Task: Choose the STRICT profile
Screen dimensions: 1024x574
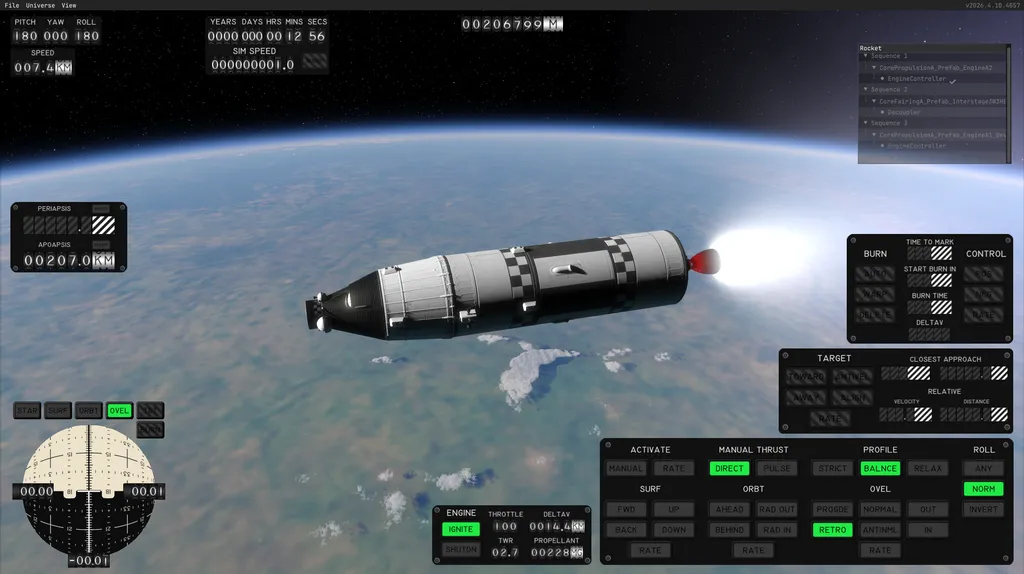Action: click(832, 468)
